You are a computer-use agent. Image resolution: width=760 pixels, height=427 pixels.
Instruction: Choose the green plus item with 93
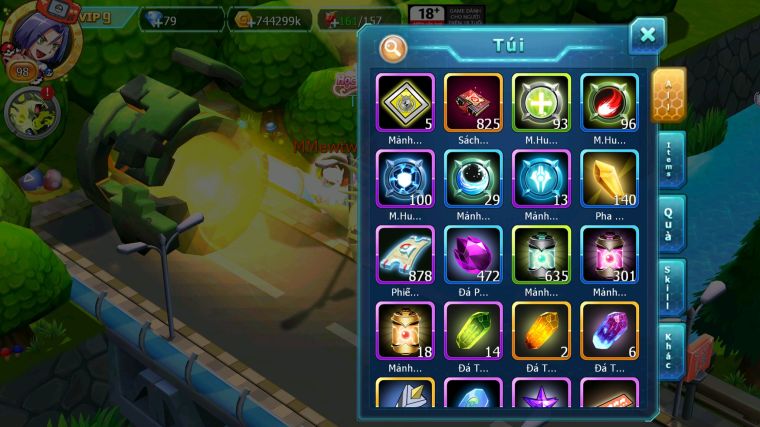[541, 103]
